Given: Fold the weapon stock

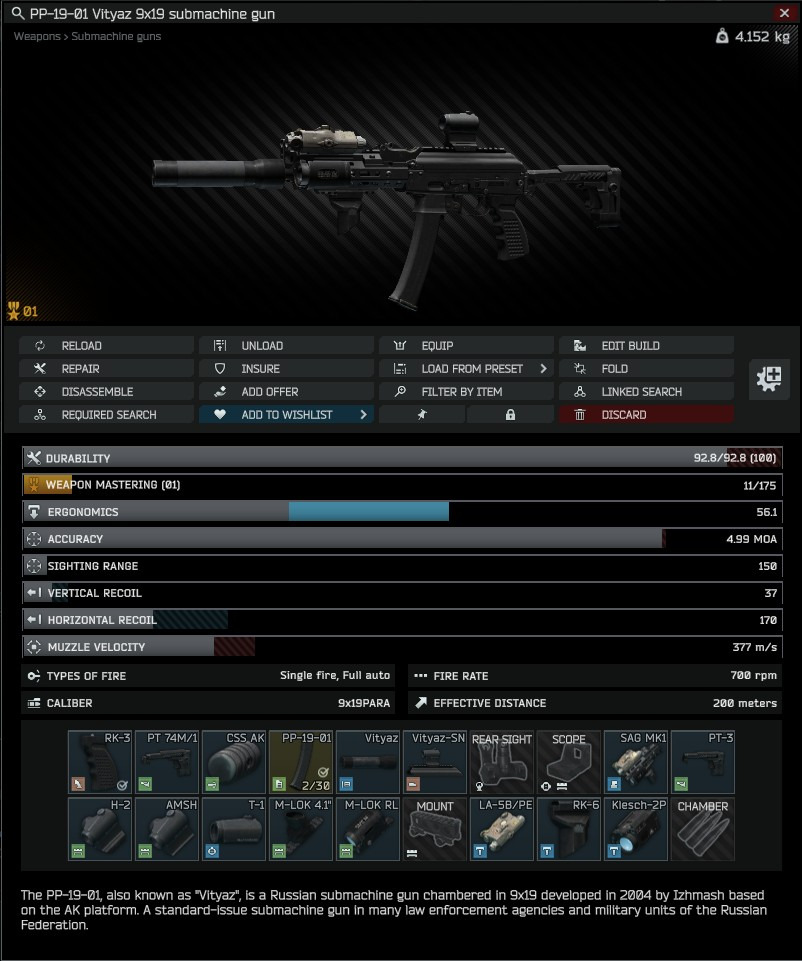Looking at the screenshot, I should point(646,368).
